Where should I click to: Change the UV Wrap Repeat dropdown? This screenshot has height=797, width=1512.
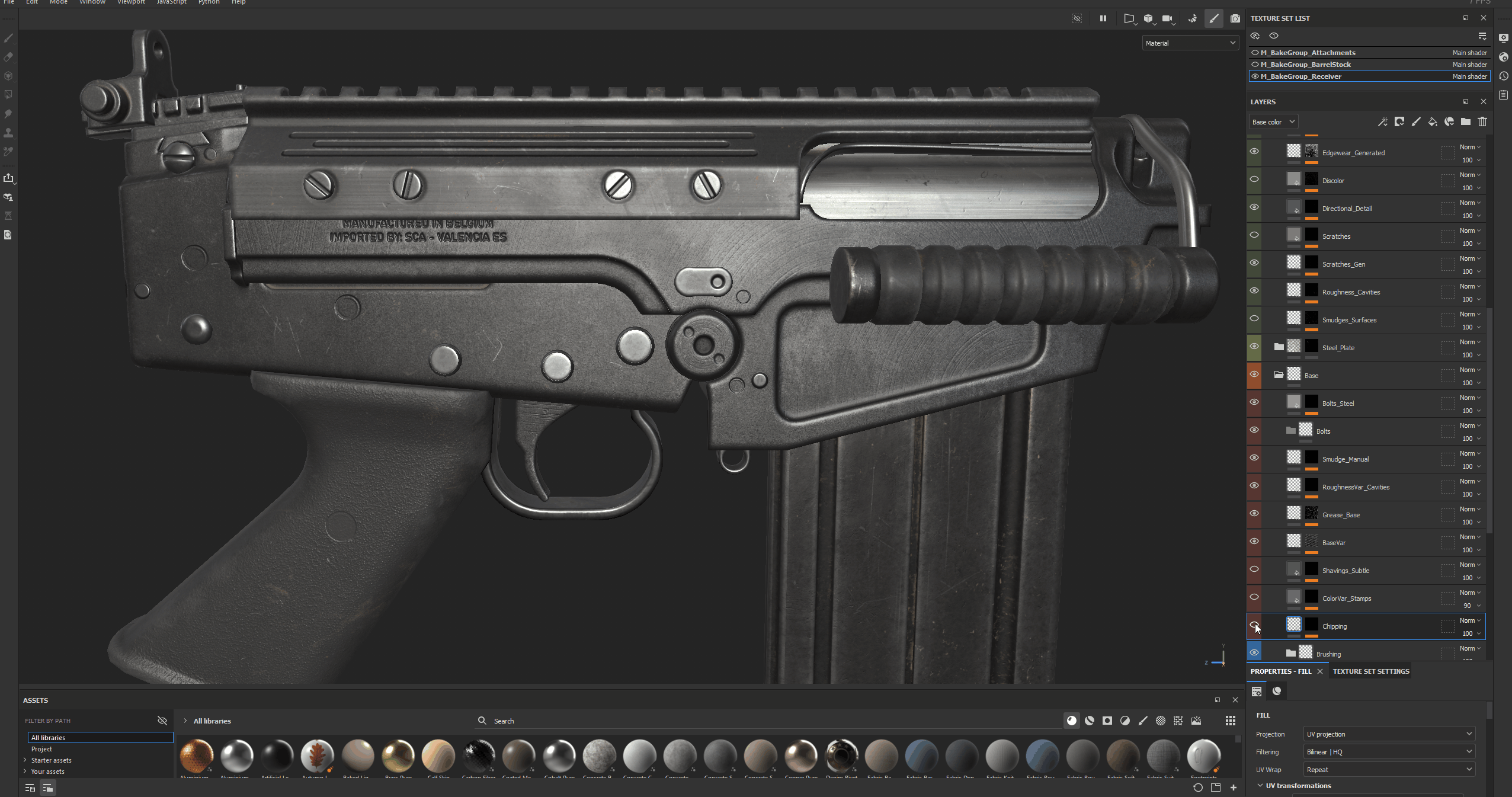tap(1388, 769)
